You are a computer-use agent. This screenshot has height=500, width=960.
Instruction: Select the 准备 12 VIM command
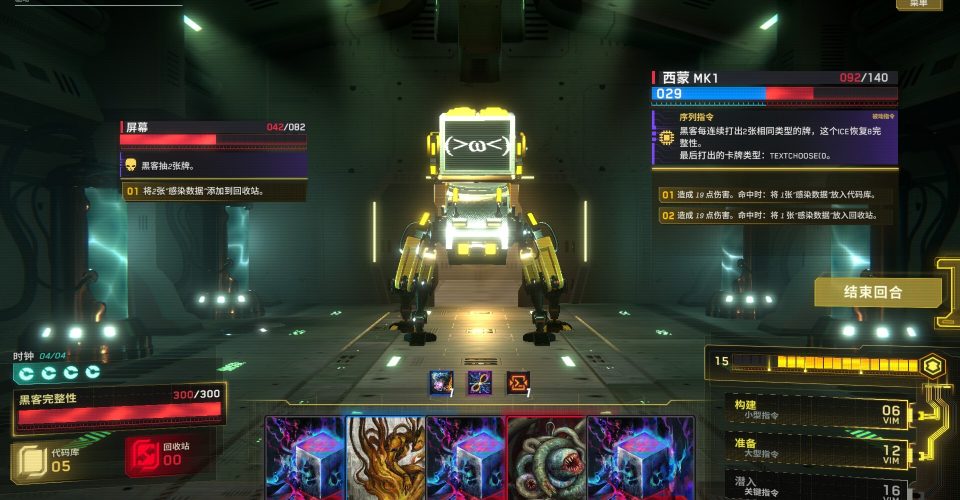(815, 449)
